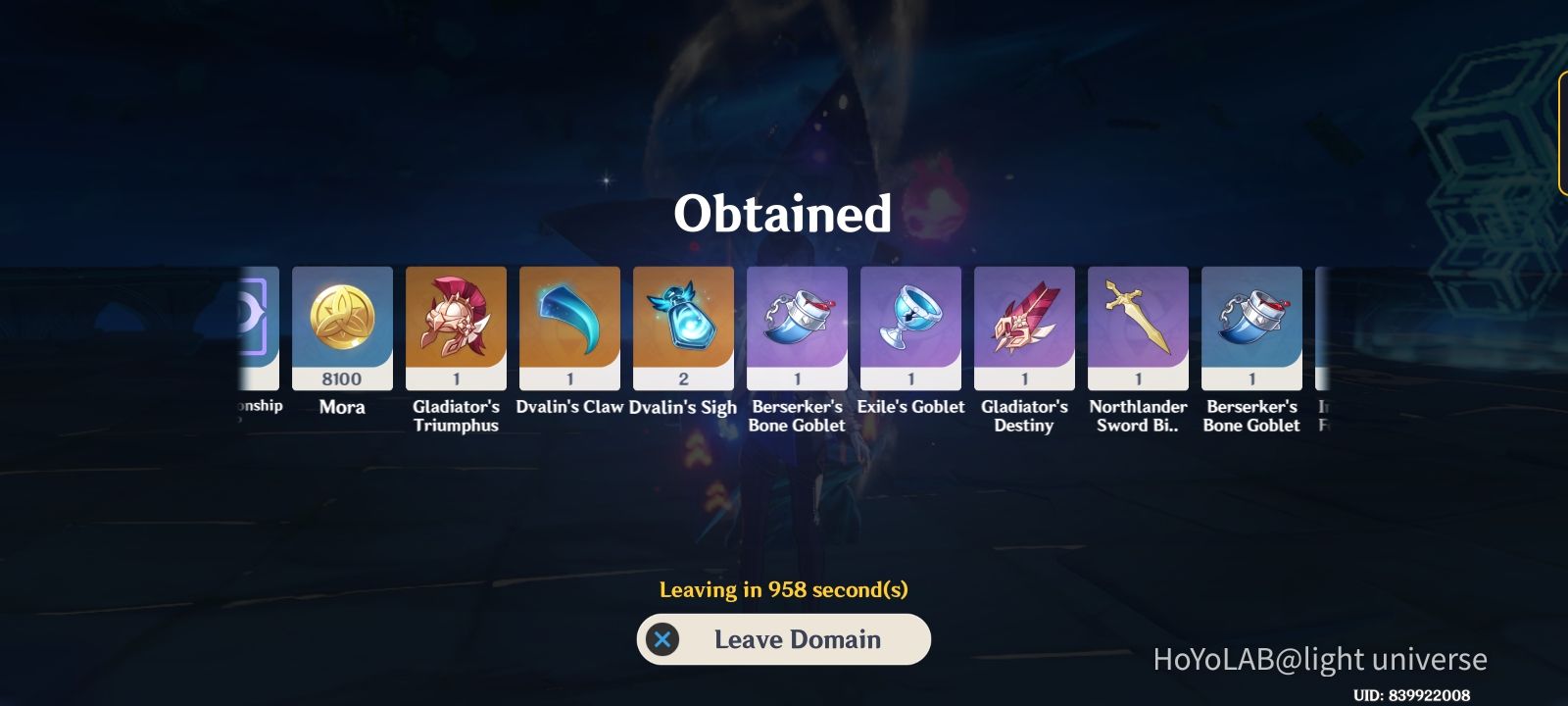
Task: Click the Leaving in 958 seconds countdown text
Action: [783, 589]
